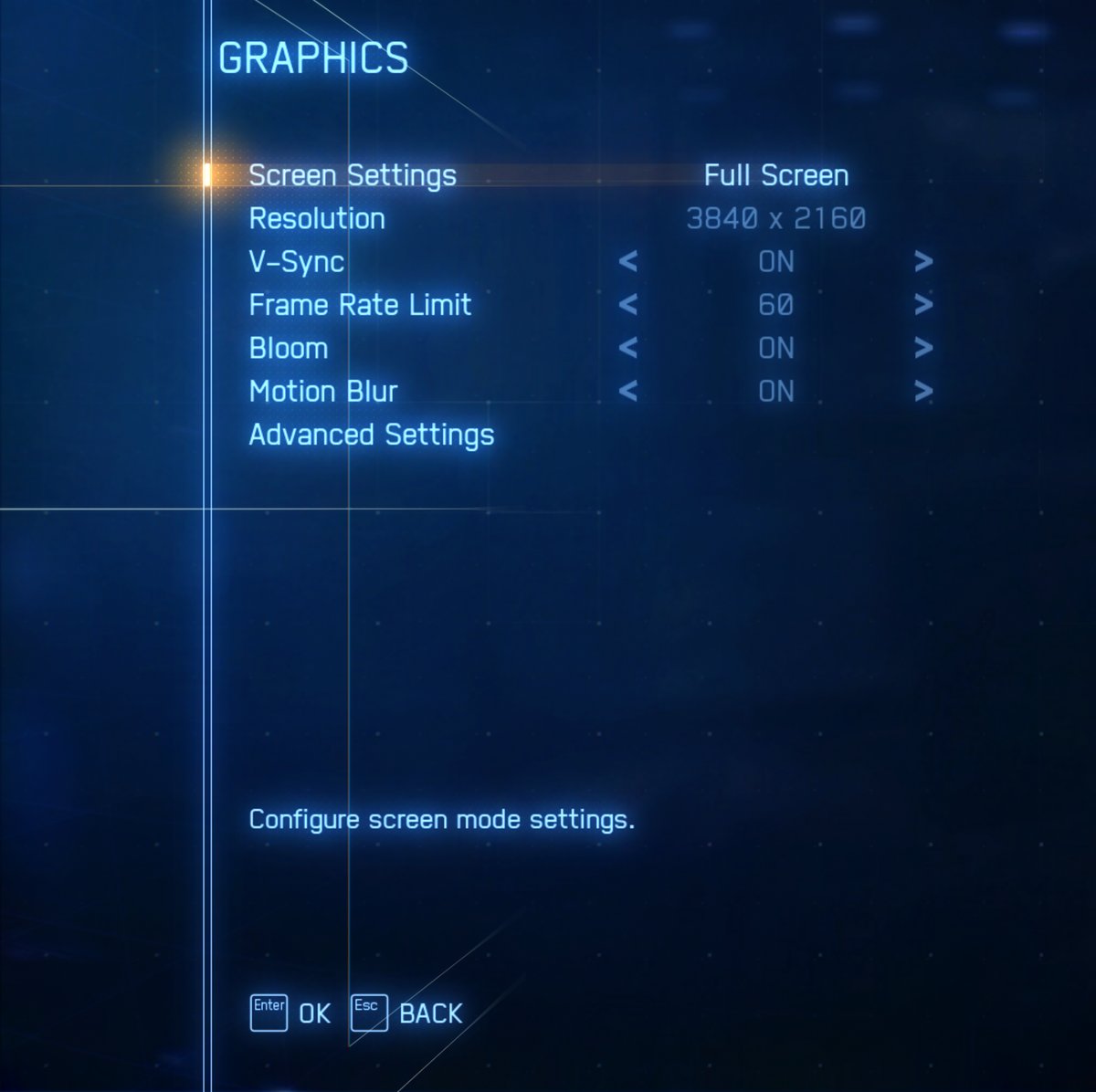The width and height of the screenshot is (1096, 1092).
Task: Select the Screen Settings entry
Action: point(353,175)
